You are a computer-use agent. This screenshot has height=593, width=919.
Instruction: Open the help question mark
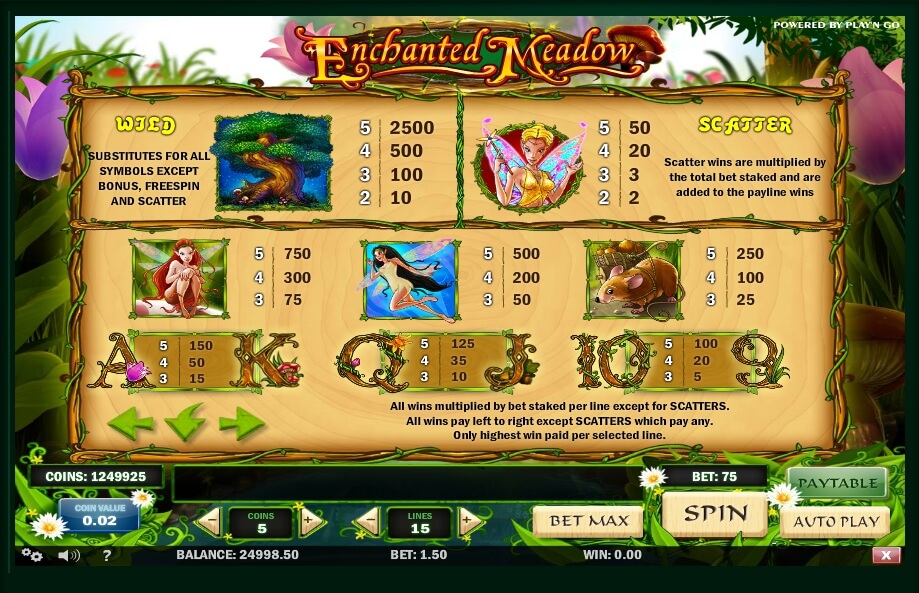point(107,555)
